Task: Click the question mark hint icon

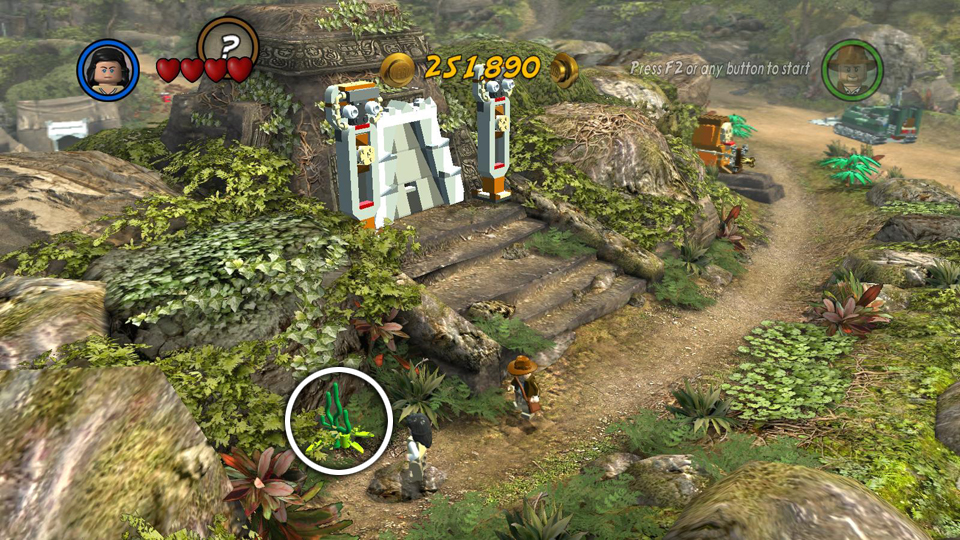Action: [228, 45]
